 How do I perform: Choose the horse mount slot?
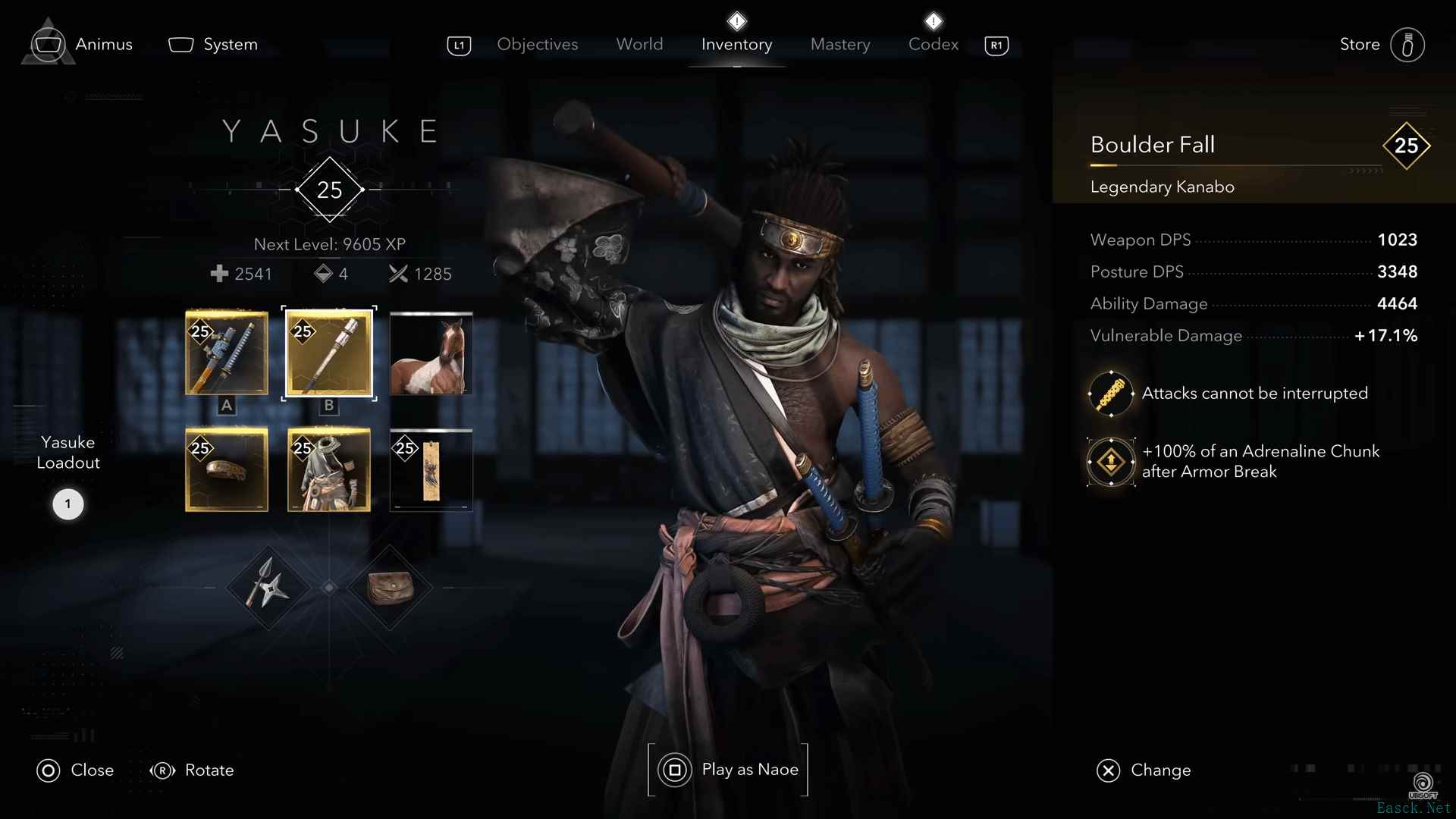pyautogui.click(x=431, y=353)
